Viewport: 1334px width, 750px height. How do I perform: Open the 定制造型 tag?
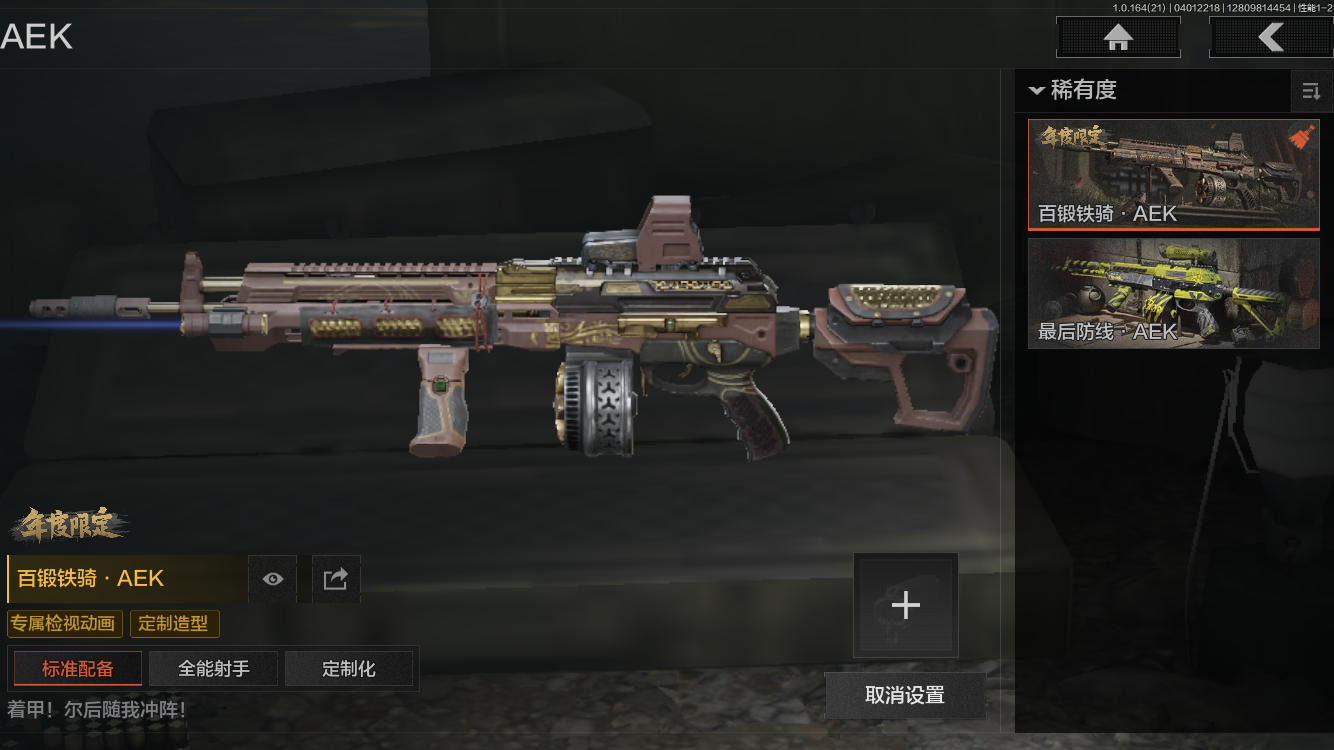click(x=174, y=624)
